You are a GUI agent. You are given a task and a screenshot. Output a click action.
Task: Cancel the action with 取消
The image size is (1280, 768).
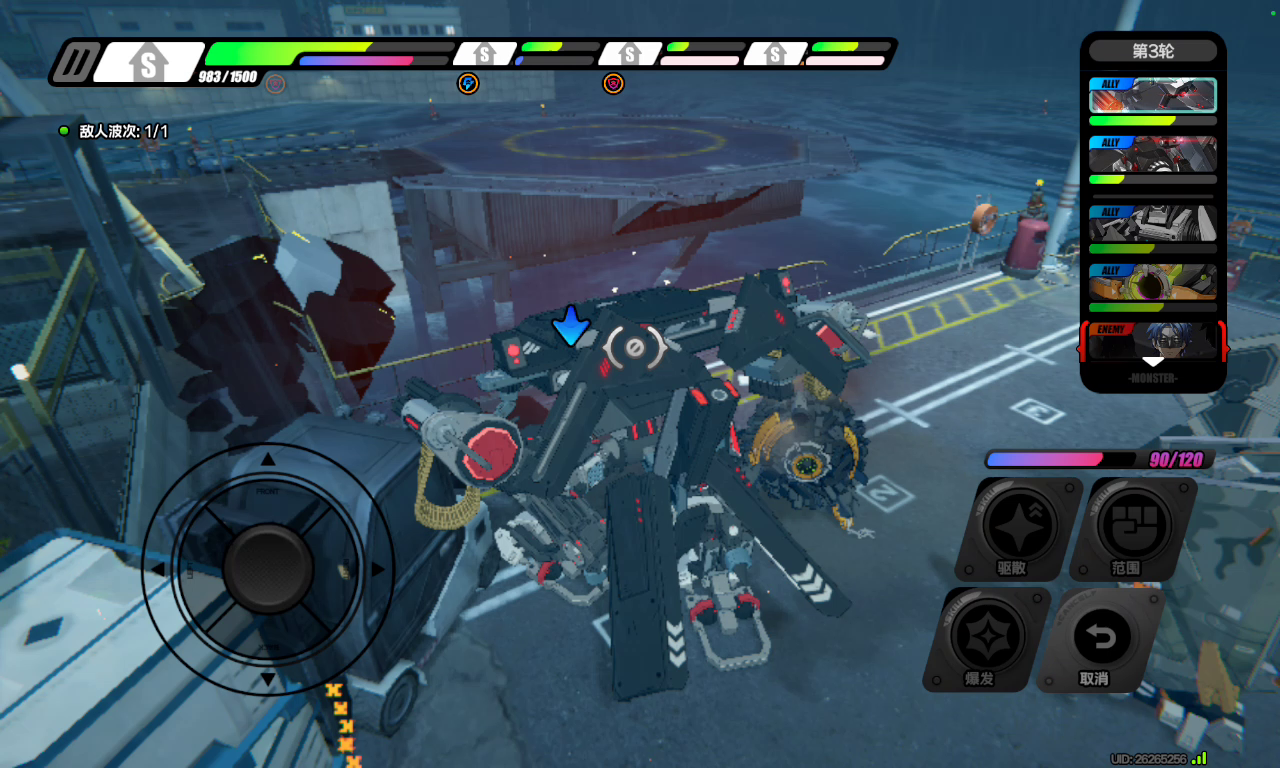click(1099, 637)
